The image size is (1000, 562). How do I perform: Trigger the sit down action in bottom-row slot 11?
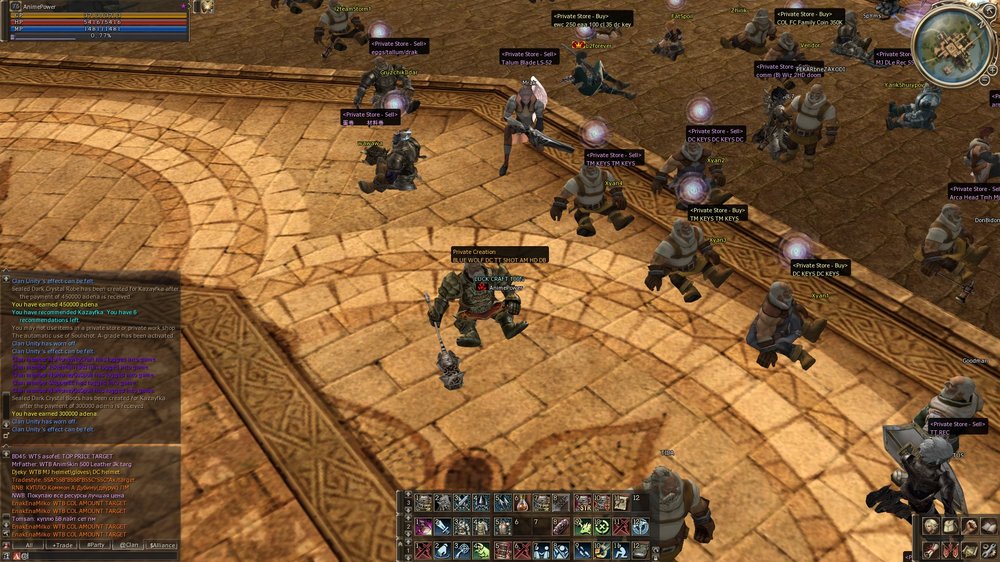pyautogui.click(x=620, y=550)
